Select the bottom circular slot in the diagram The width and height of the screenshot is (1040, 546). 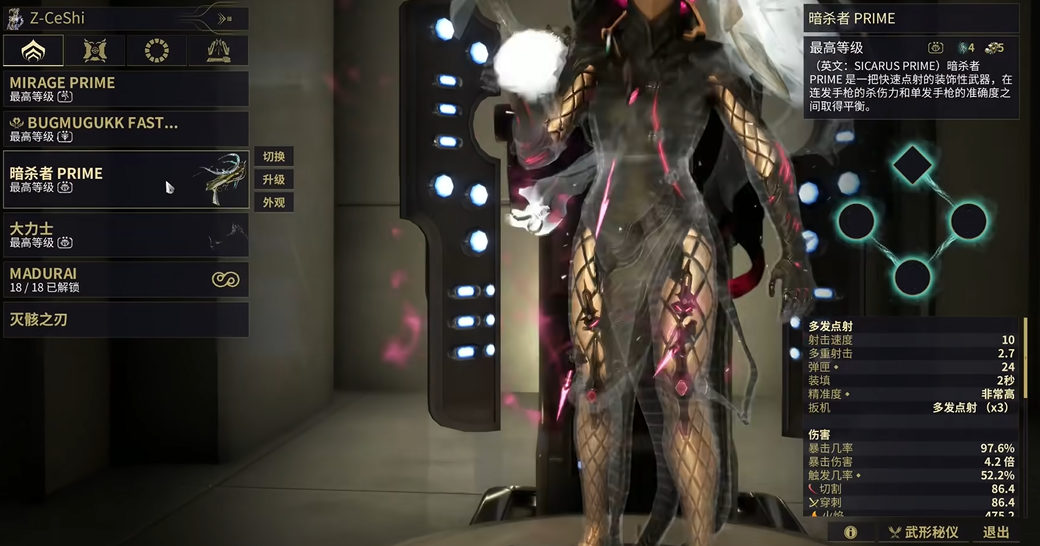pyautogui.click(x=912, y=276)
